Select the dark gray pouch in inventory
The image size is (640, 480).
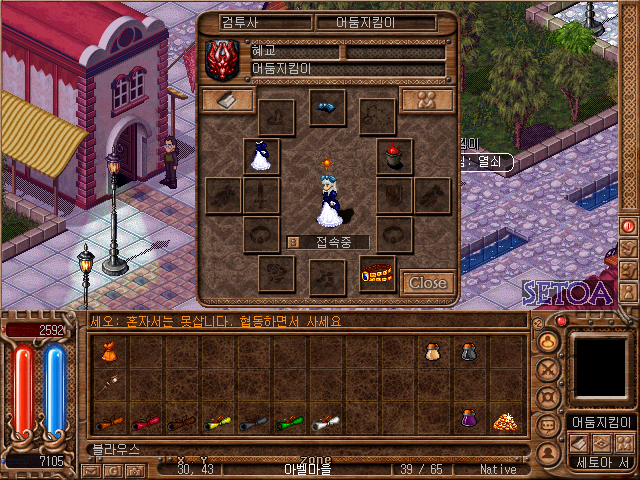pyautogui.click(x=468, y=351)
